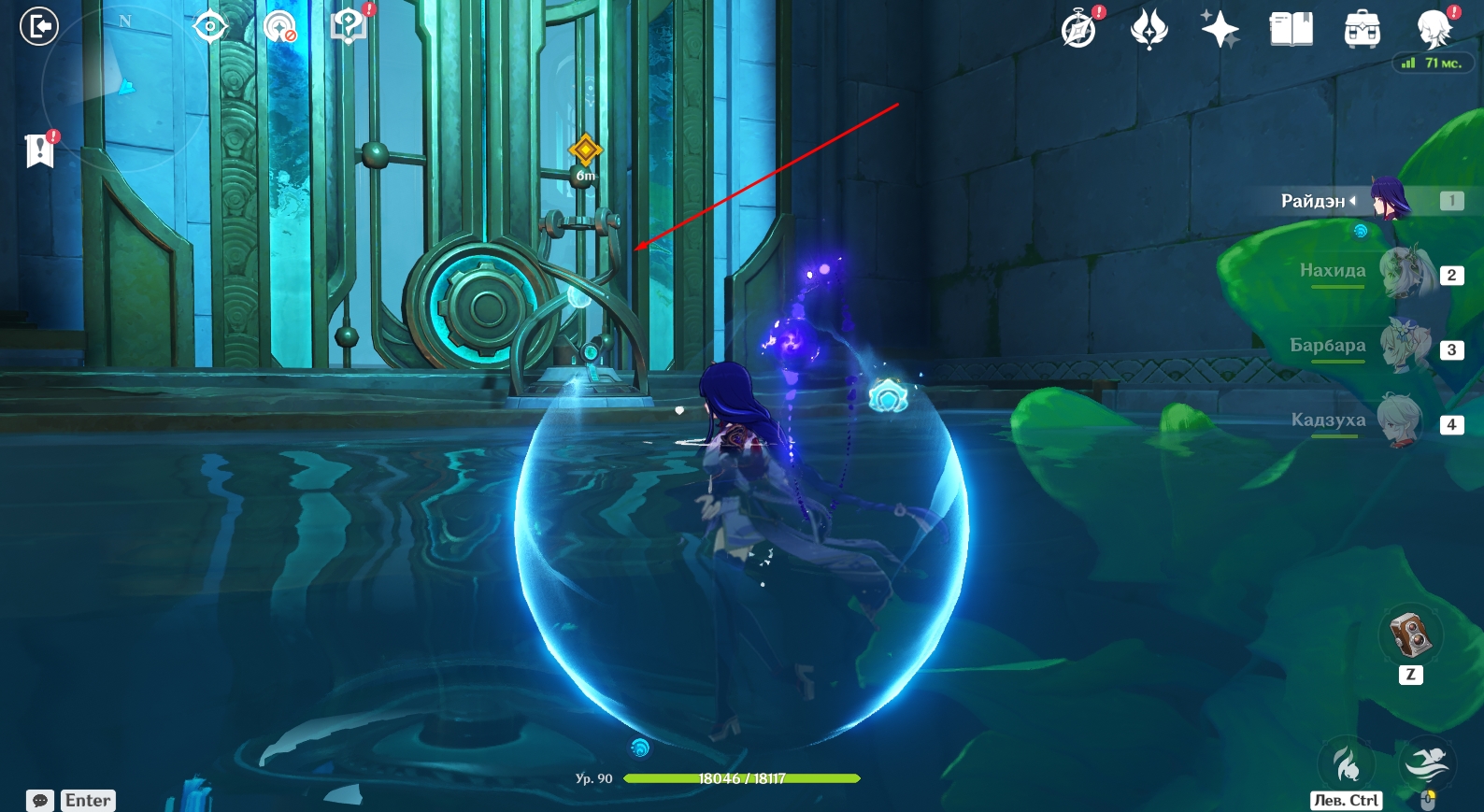The width and height of the screenshot is (1484, 812).
Task: Activate the sprint dash icon
Action: [1427, 763]
